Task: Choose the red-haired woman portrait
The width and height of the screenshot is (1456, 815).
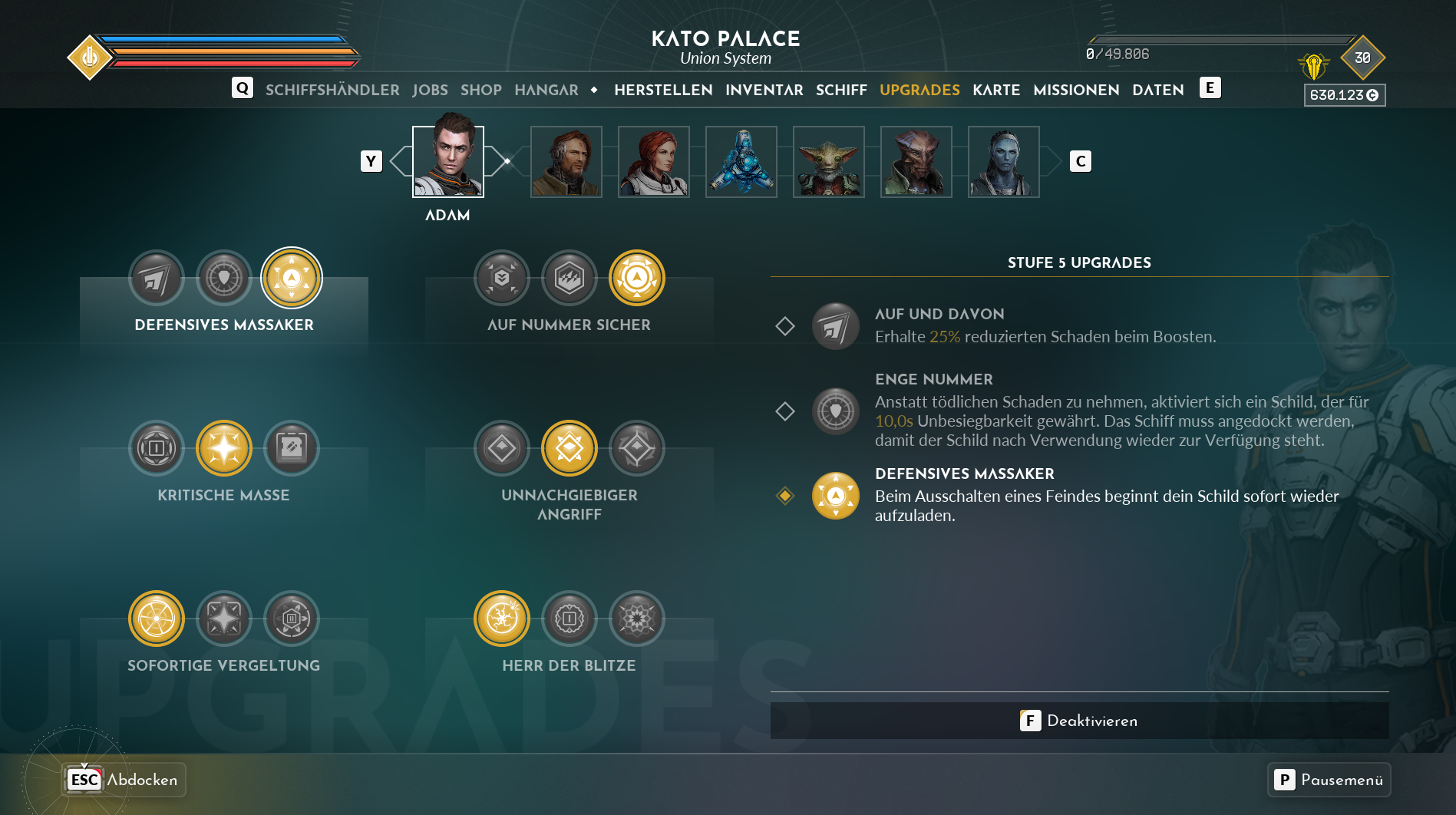Action: tap(654, 162)
